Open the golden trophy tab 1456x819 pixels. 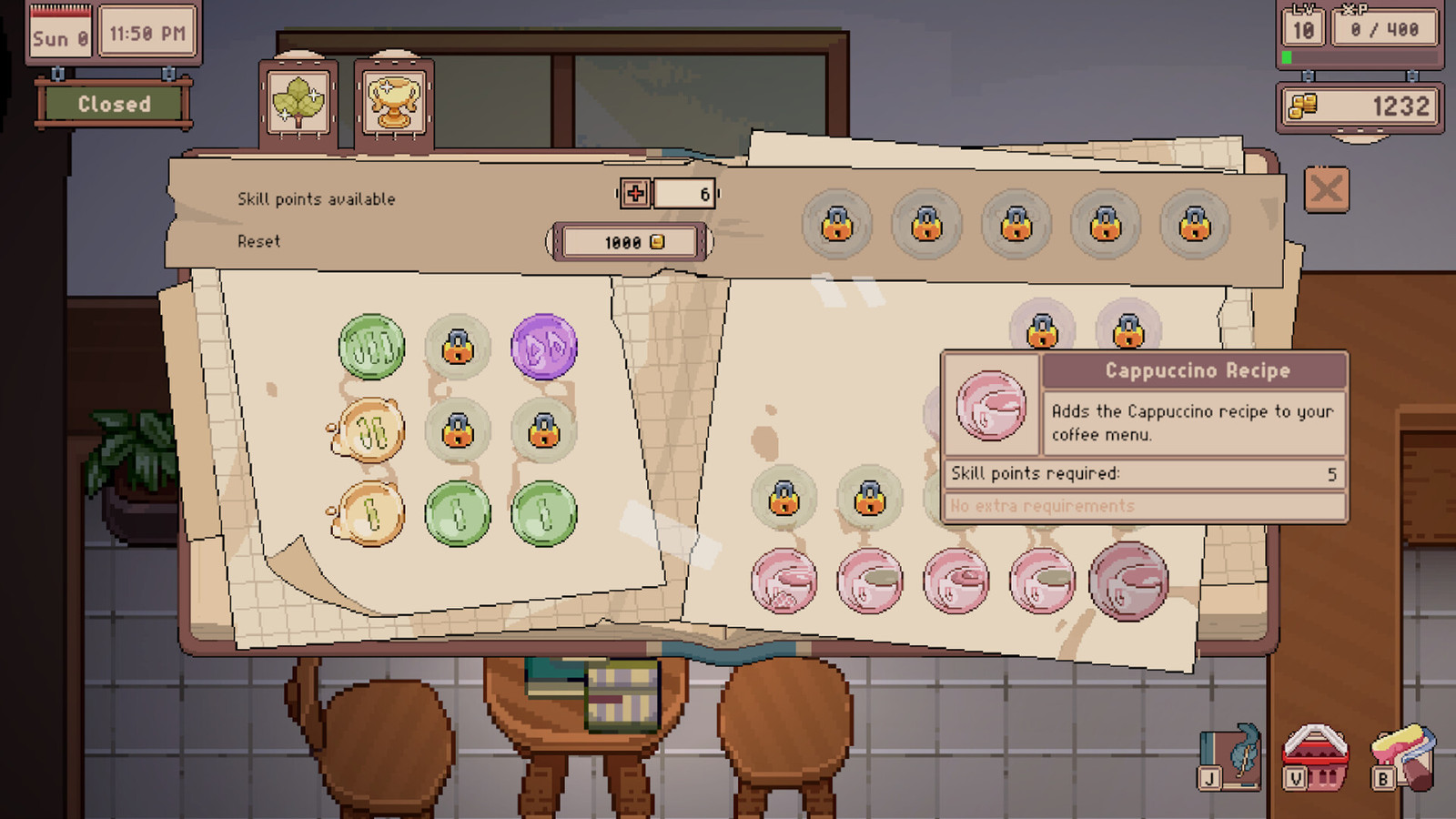click(x=393, y=103)
